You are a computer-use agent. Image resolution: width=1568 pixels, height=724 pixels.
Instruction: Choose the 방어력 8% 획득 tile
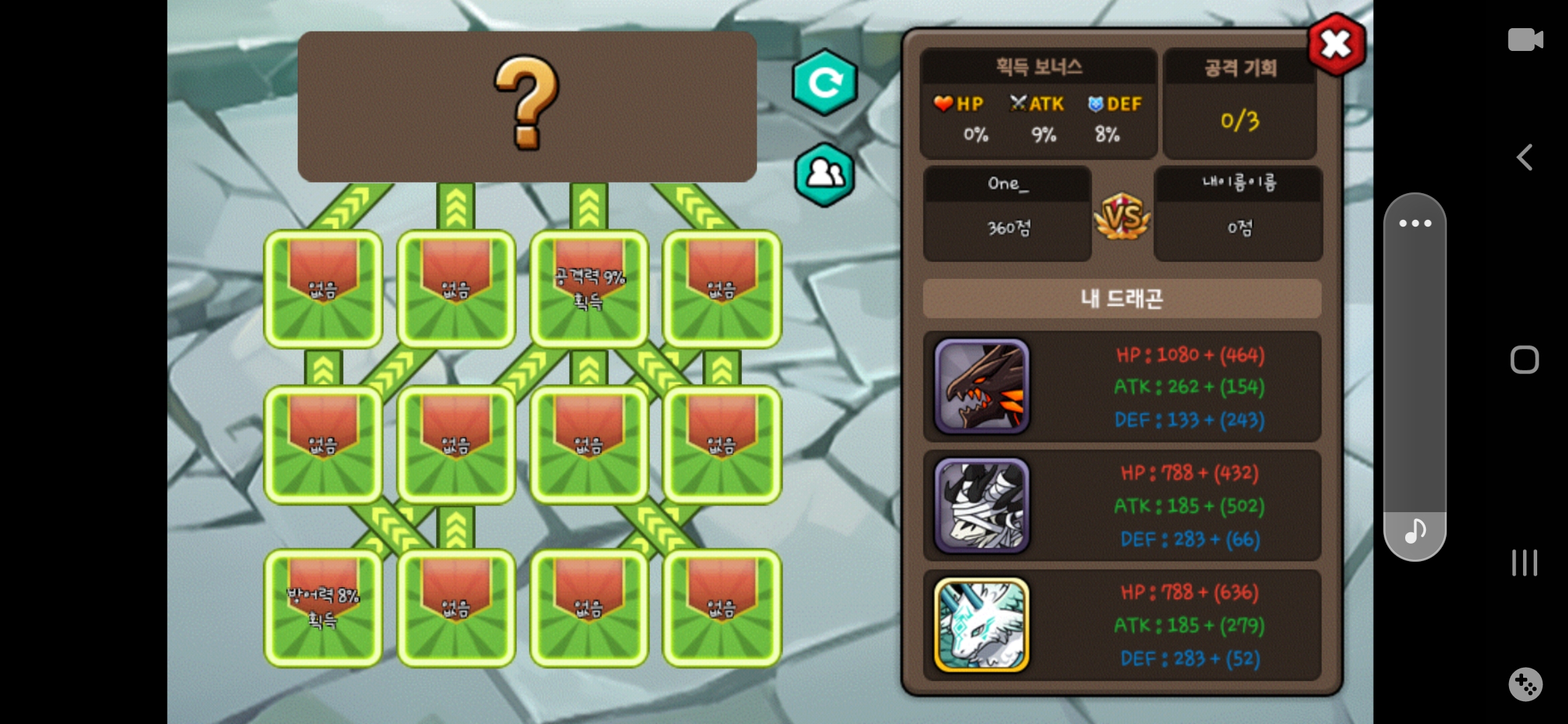[x=323, y=608]
